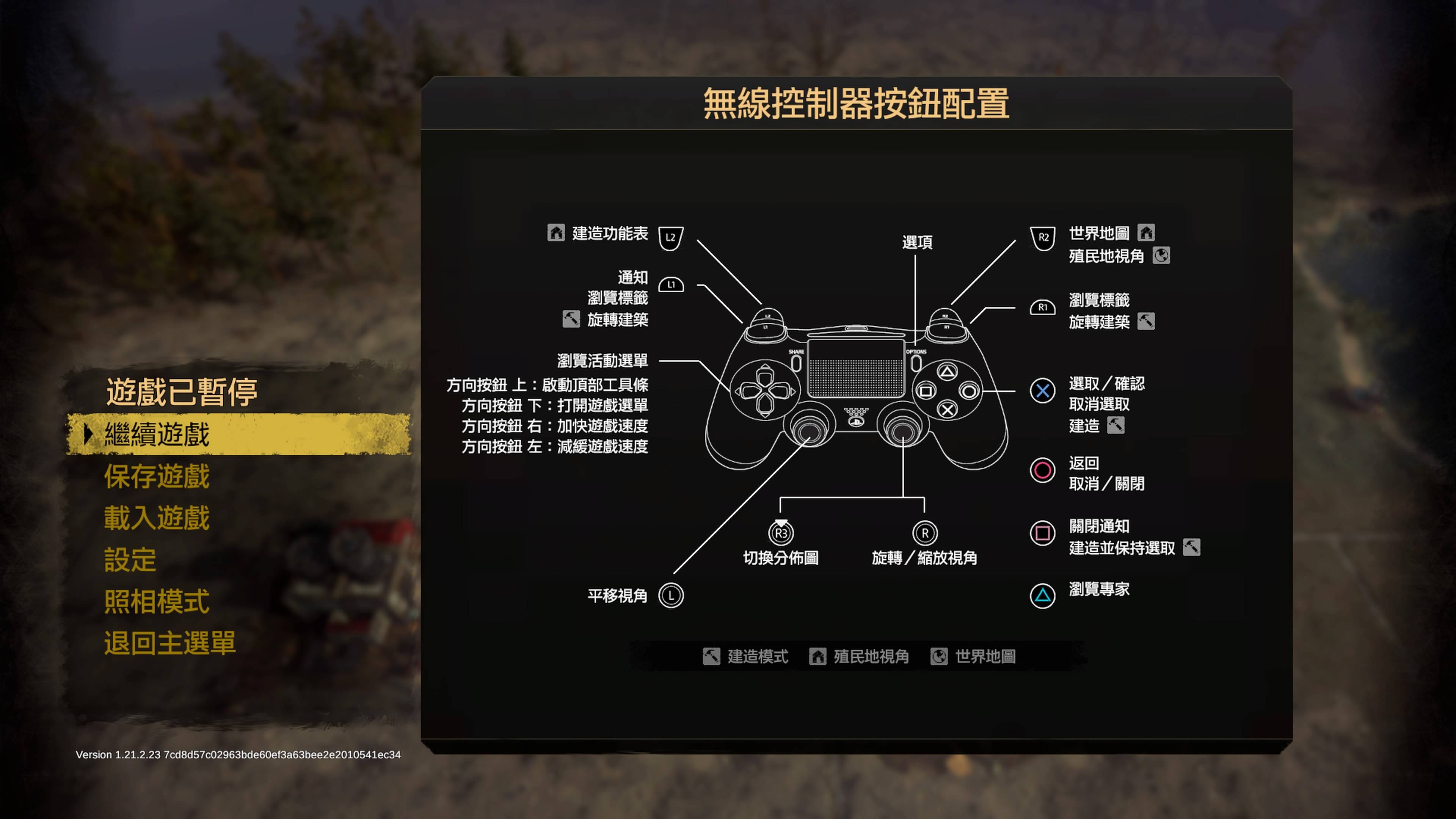This screenshot has height=819, width=1456.
Task: Click the house 殖民地視角 legend icon
Action: tap(818, 656)
